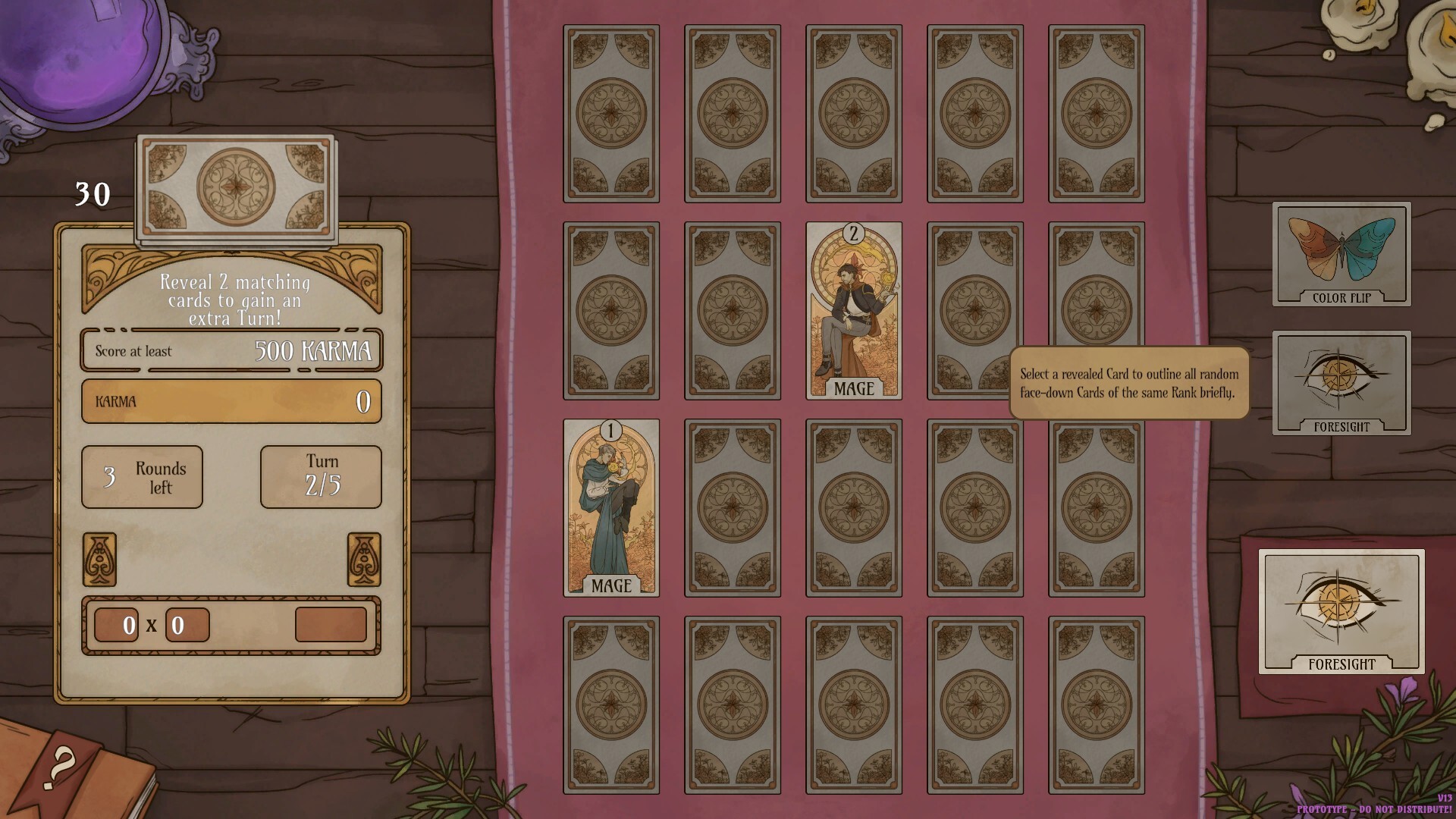
Task: Activate the Foresight eye power card
Action: point(1341,384)
